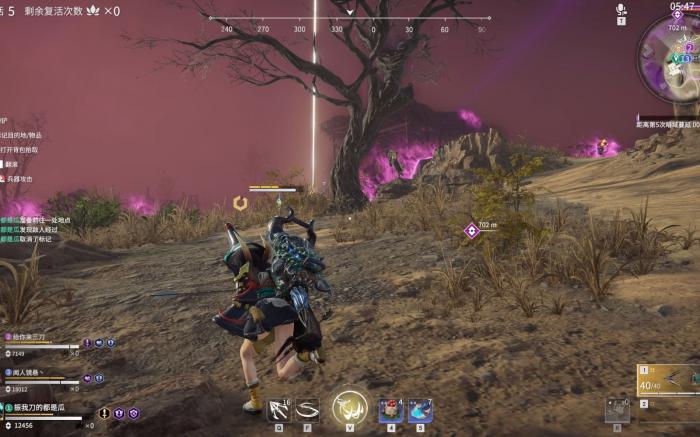Trigger the swirl skill icon
Viewport: 700px width, 437px height.
(307, 408)
